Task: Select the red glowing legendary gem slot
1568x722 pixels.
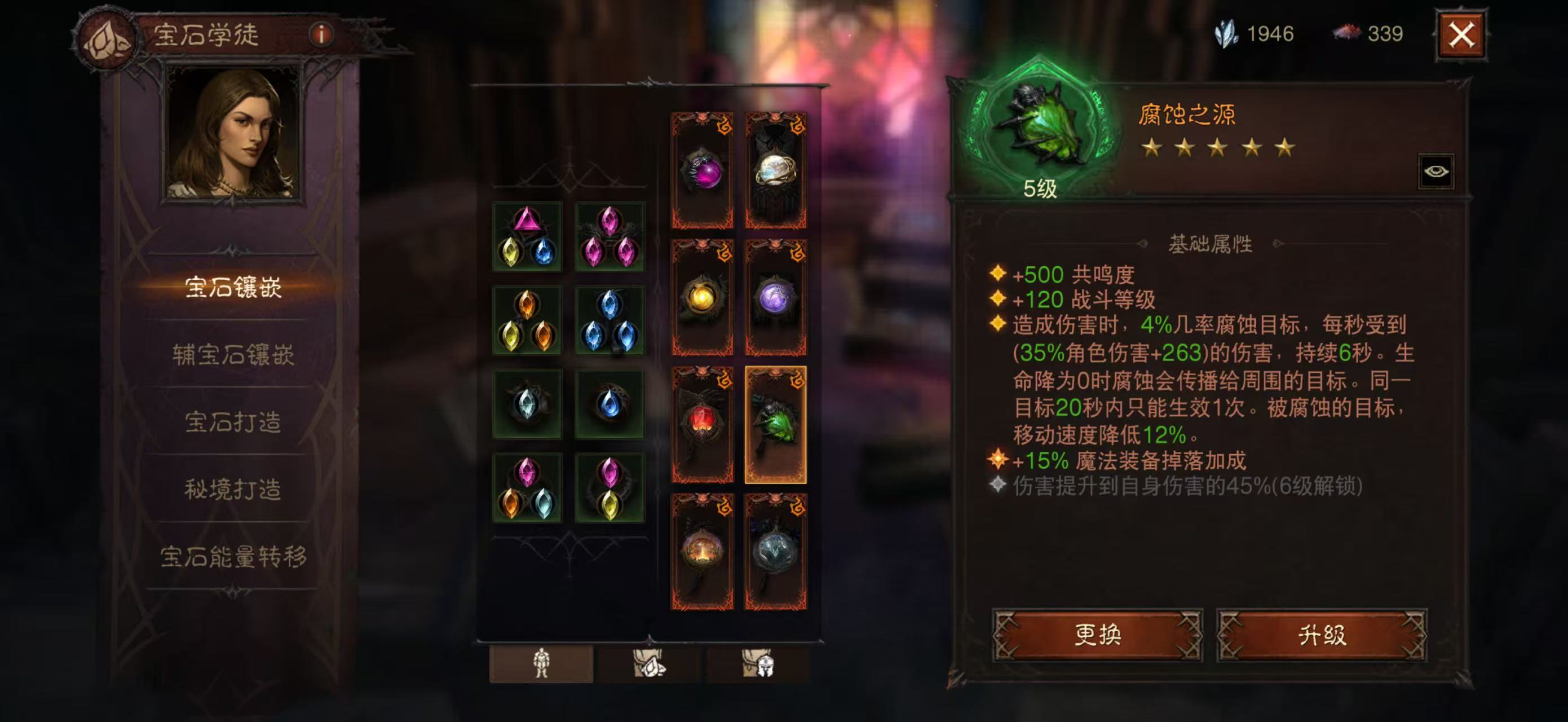Action: [x=703, y=424]
